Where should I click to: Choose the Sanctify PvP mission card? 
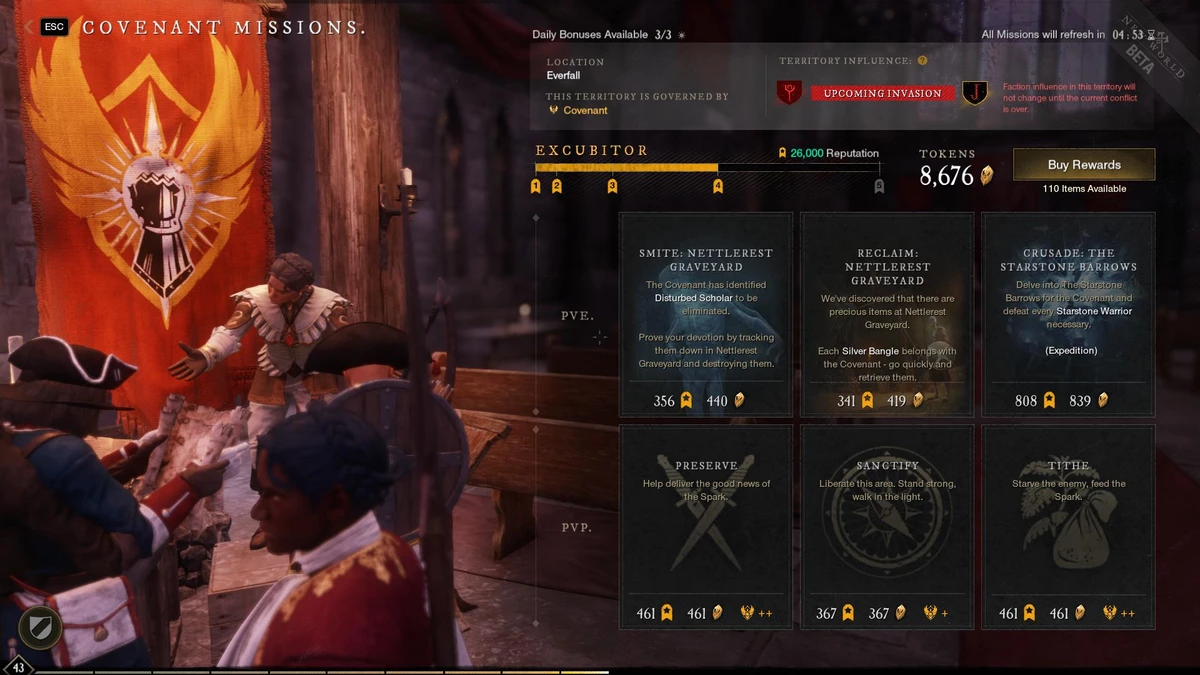(x=887, y=527)
